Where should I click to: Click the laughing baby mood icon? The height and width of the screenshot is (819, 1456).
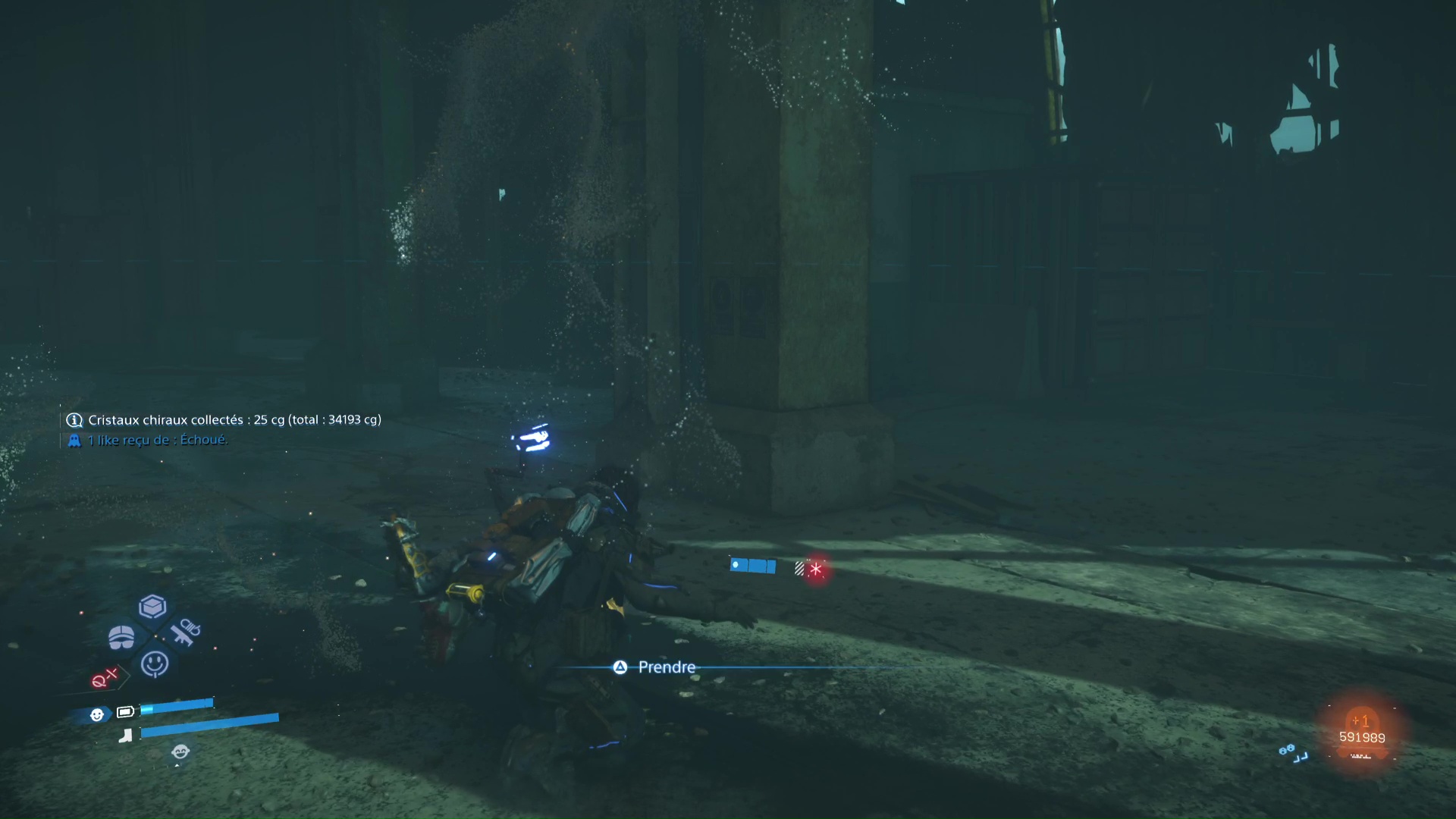(180, 752)
